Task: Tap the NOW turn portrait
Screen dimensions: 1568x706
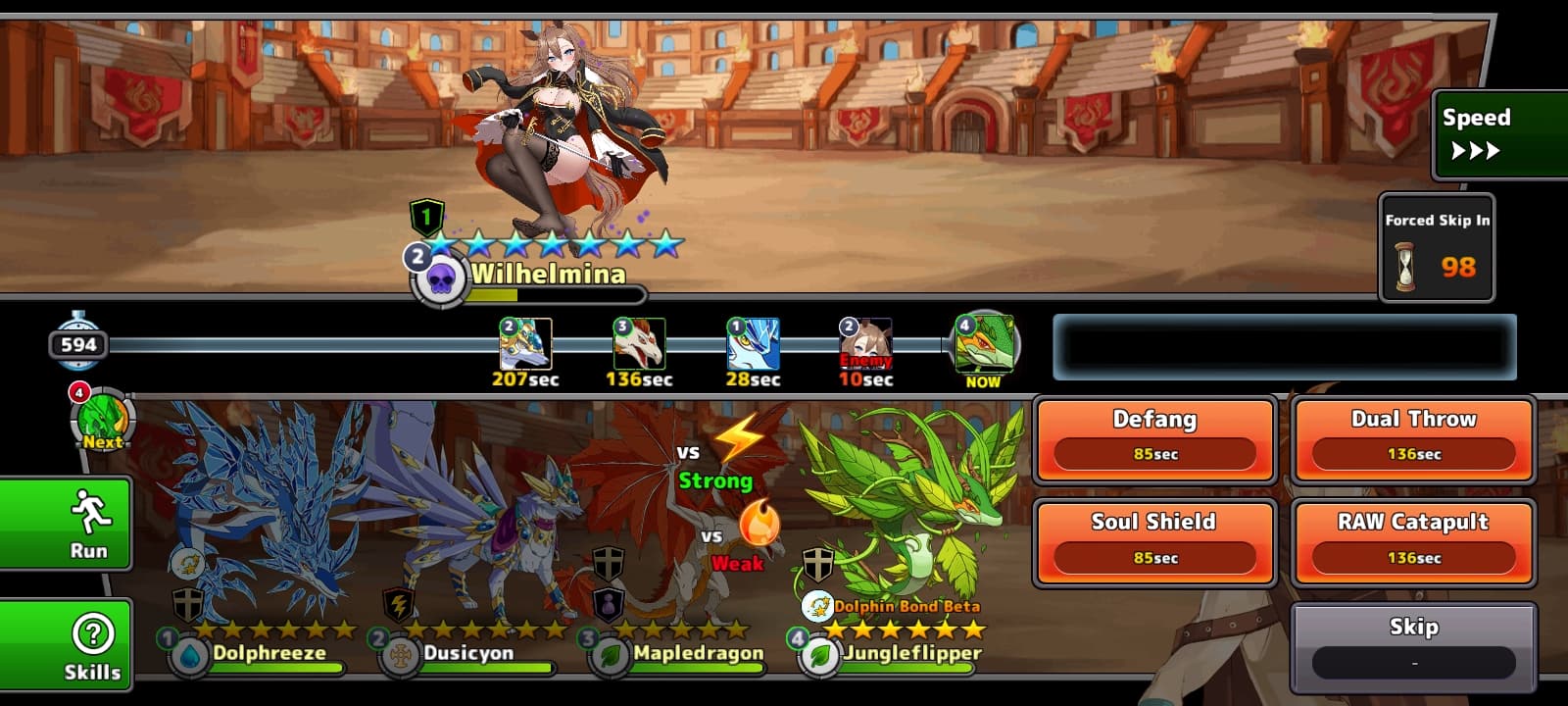Action: (983, 344)
